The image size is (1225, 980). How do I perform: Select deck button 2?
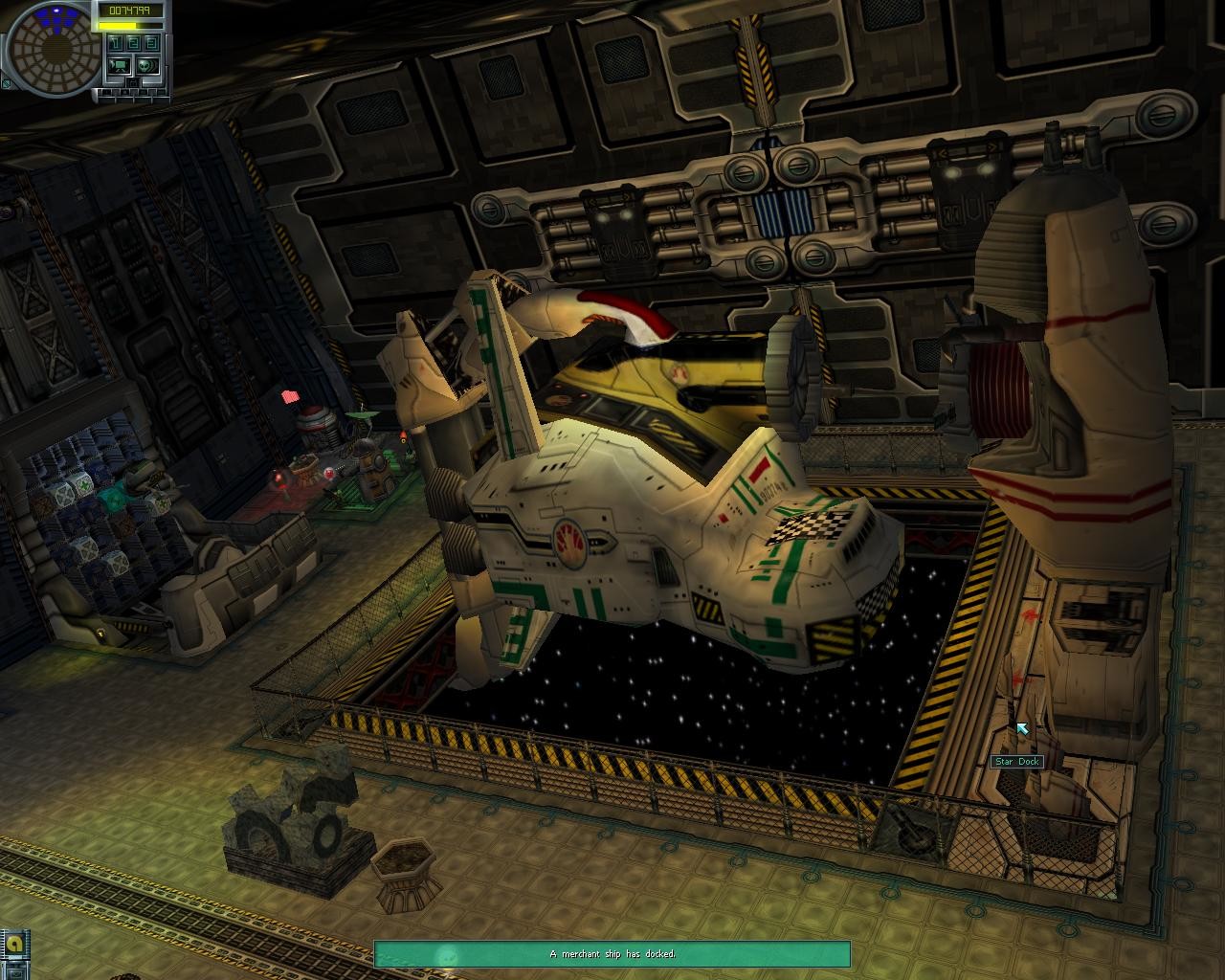133,43
